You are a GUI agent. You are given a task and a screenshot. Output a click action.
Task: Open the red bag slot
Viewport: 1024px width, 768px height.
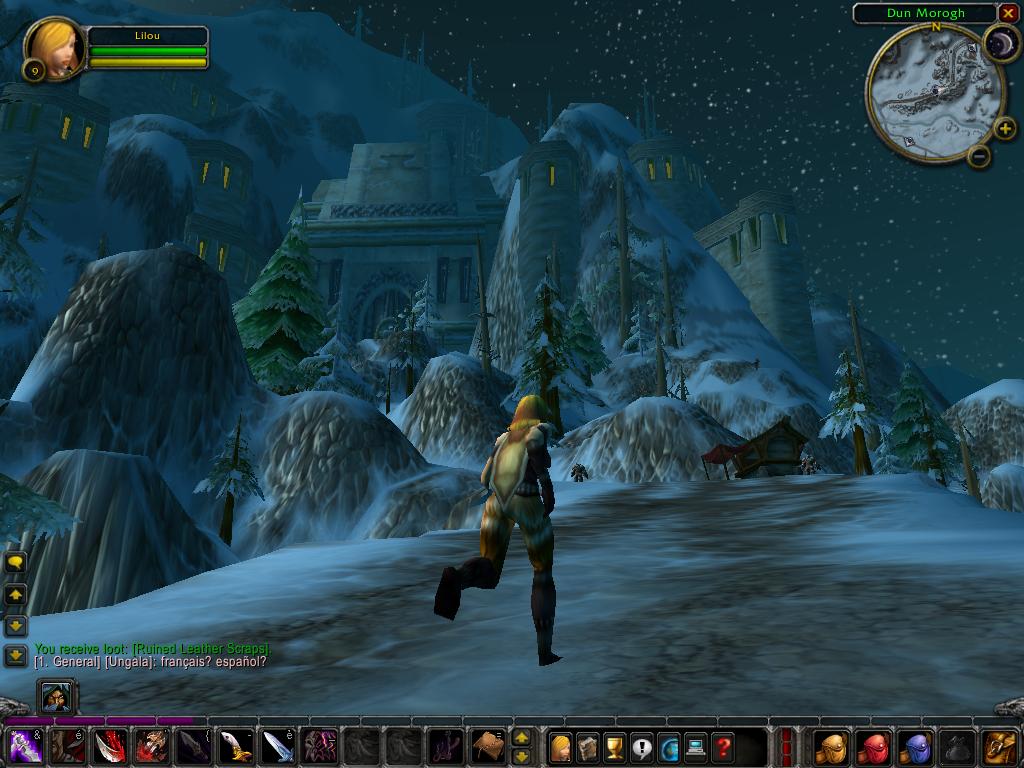coord(874,747)
